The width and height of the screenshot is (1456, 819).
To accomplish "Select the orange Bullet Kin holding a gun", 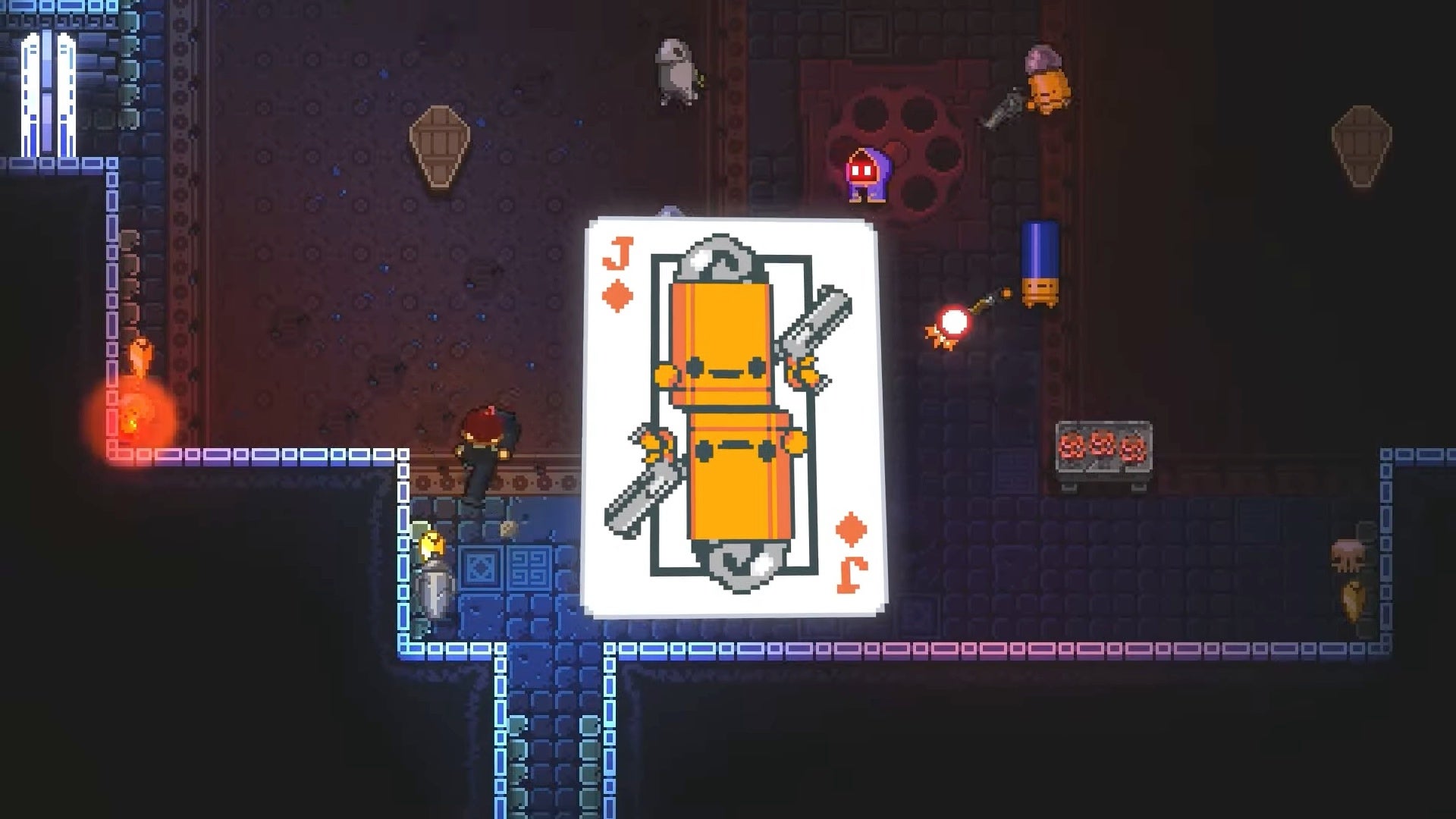I will click(1048, 83).
